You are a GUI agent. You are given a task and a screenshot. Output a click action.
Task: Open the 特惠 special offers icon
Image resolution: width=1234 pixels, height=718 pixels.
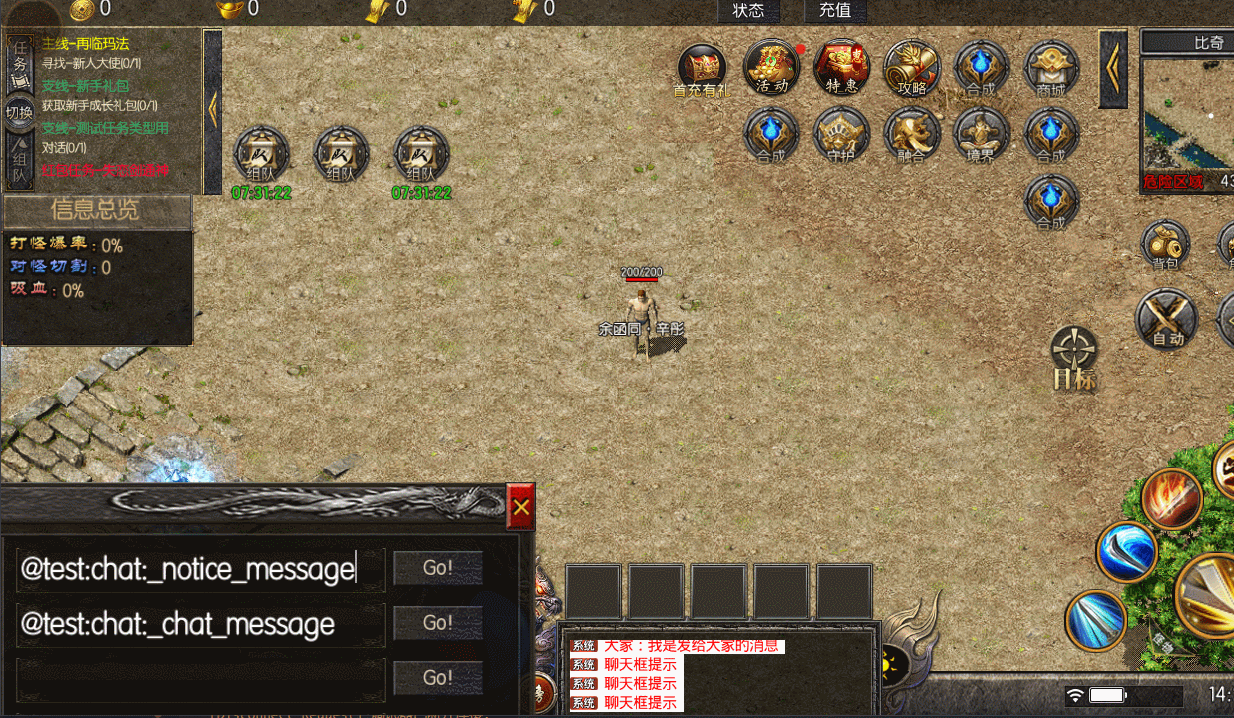coord(842,66)
